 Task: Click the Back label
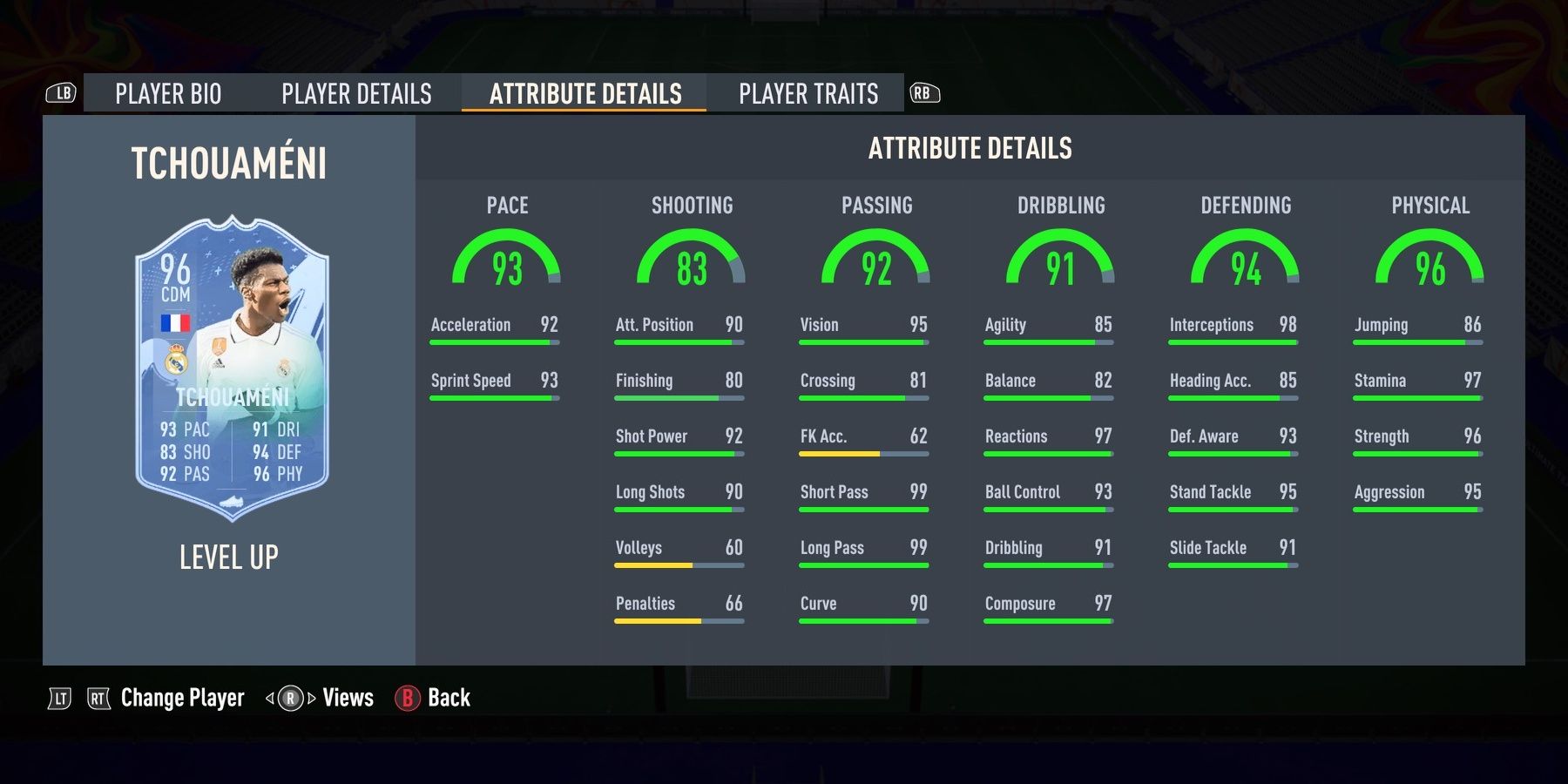click(x=449, y=698)
